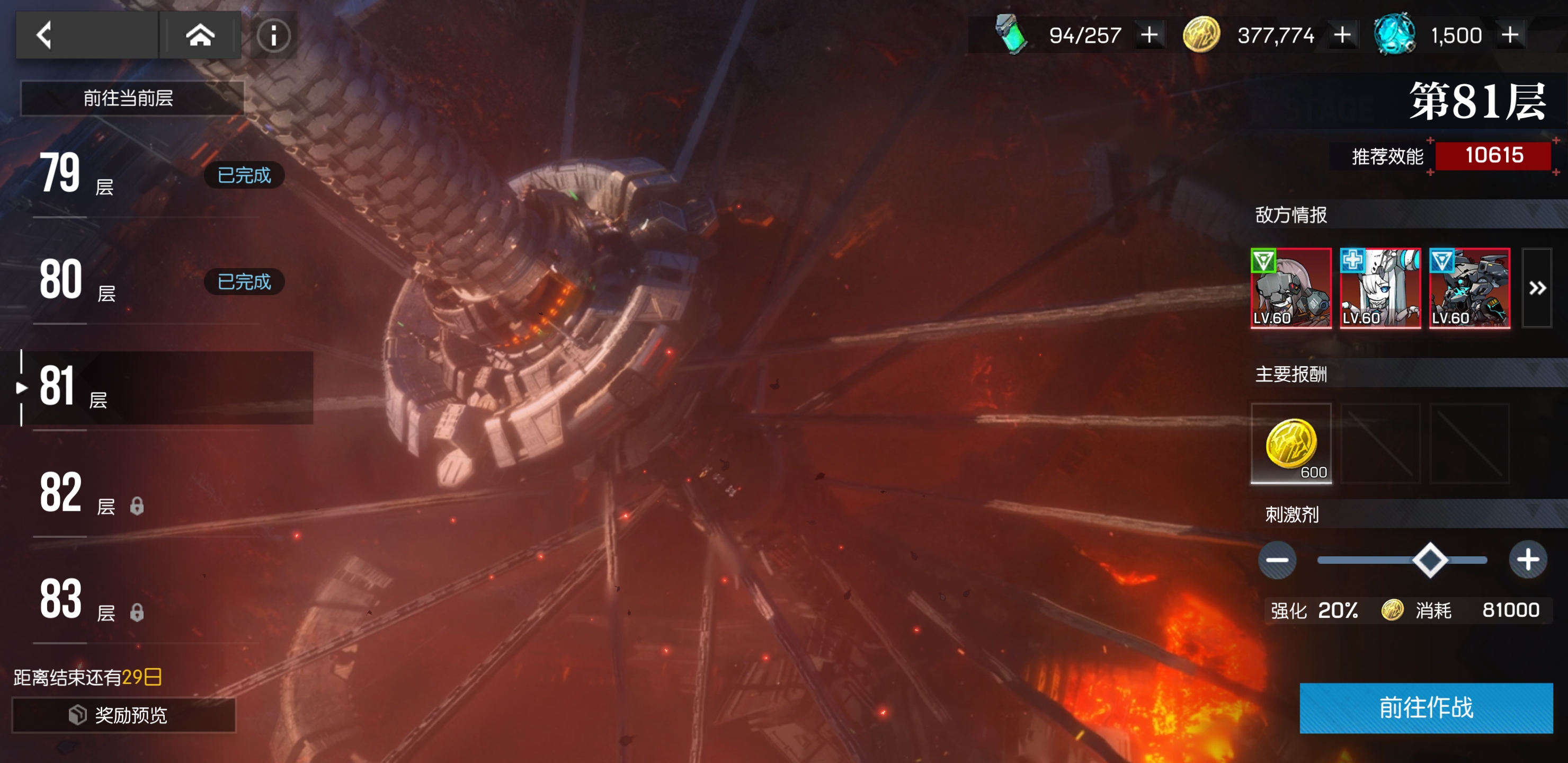
Task: Open the info help icon
Action: 273,36
